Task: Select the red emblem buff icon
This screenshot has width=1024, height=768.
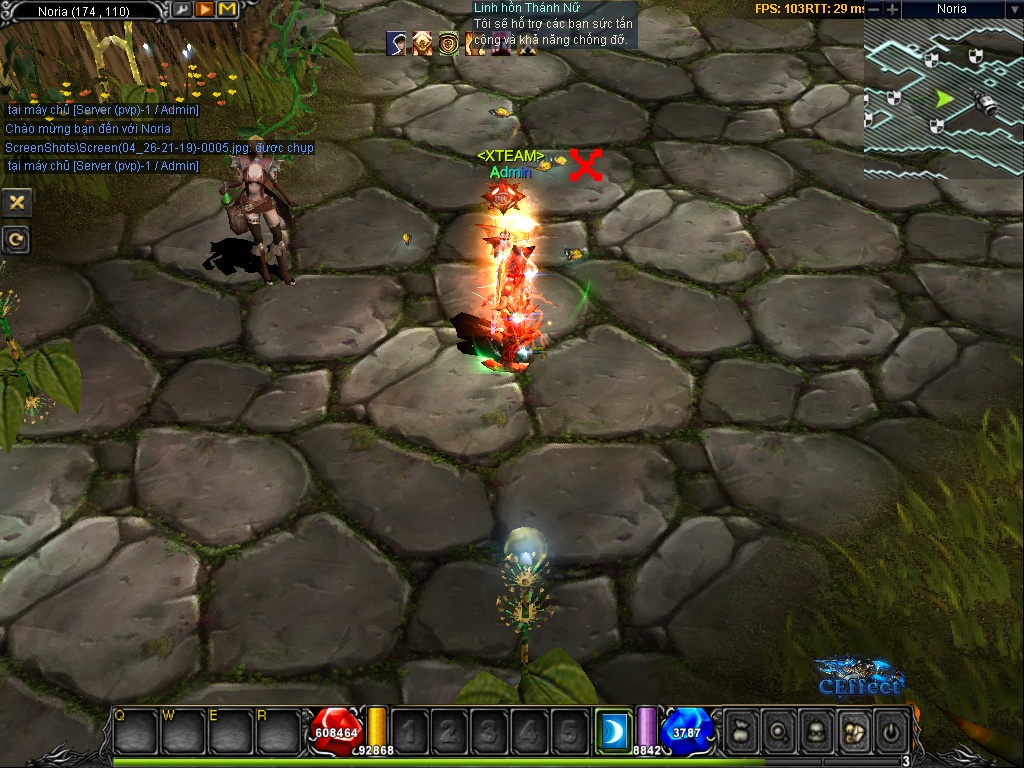Action: [x=423, y=43]
